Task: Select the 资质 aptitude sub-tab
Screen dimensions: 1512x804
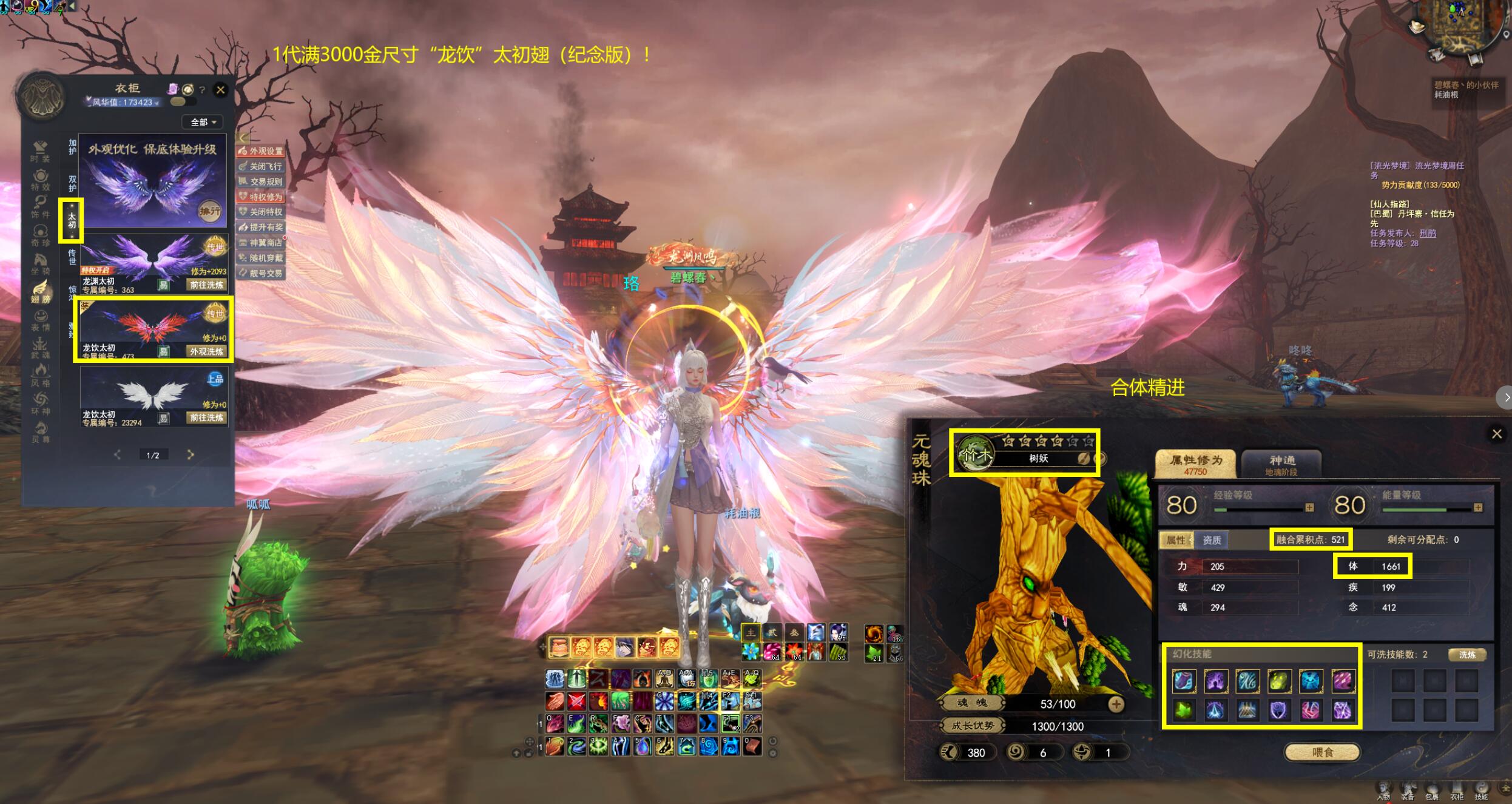Action: 1212,540
